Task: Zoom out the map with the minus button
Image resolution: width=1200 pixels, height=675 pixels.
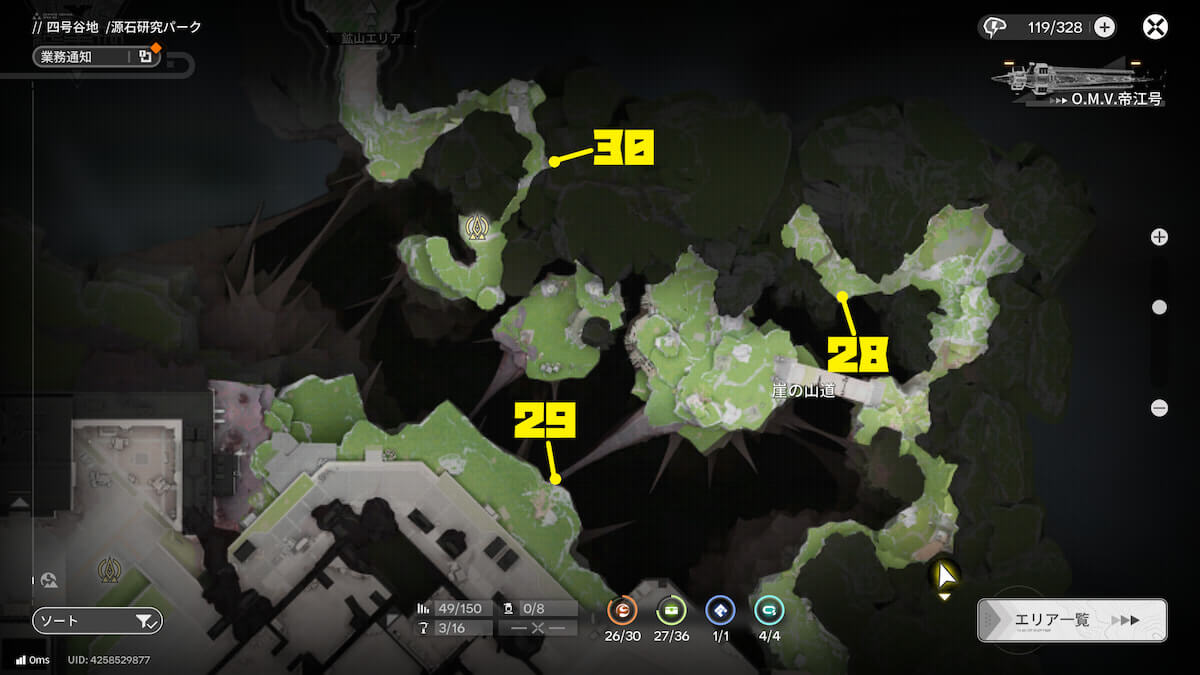Action: (x=1159, y=408)
